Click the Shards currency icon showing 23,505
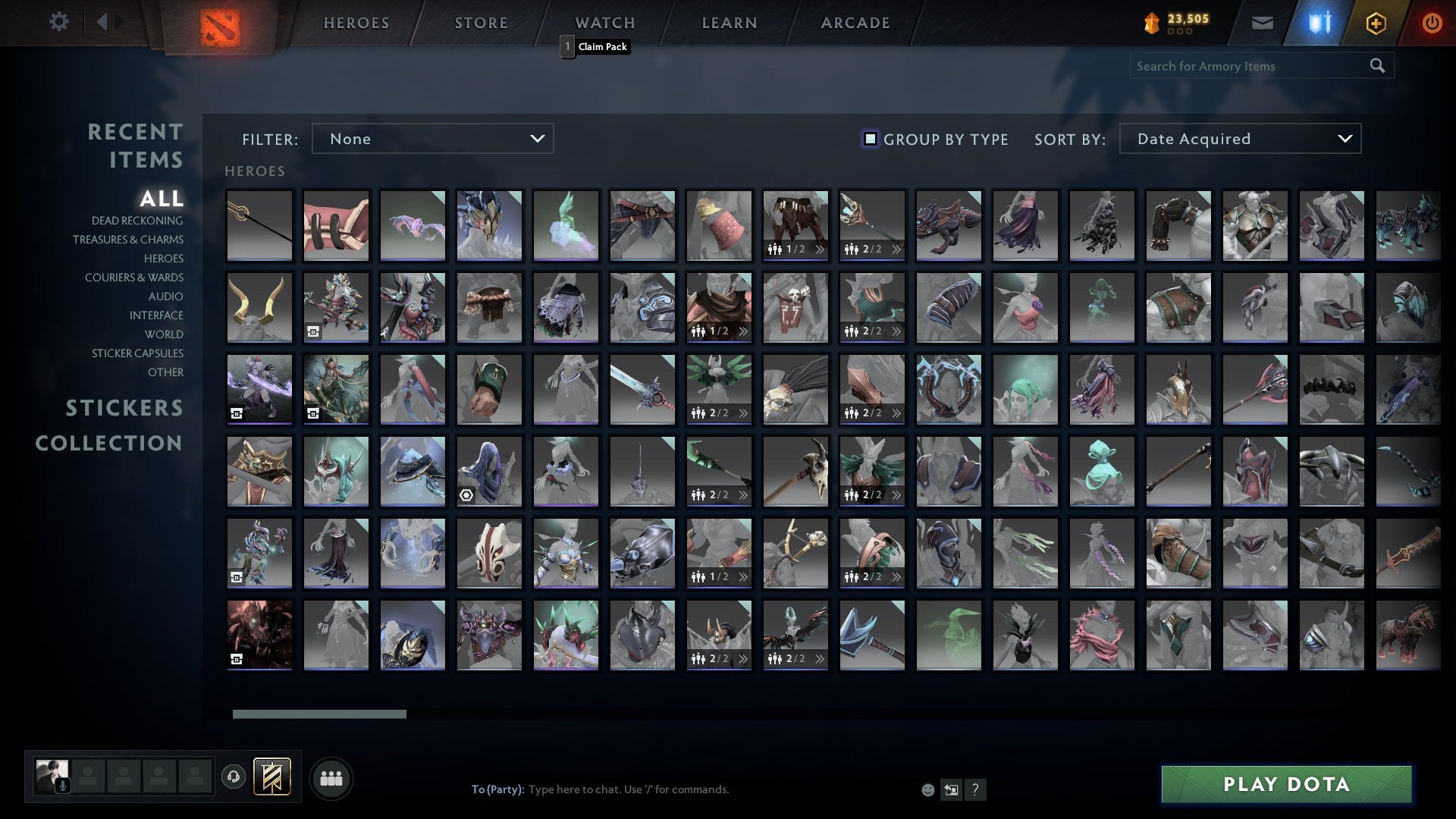Screen dimensions: 1456x819 [1150, 22]
